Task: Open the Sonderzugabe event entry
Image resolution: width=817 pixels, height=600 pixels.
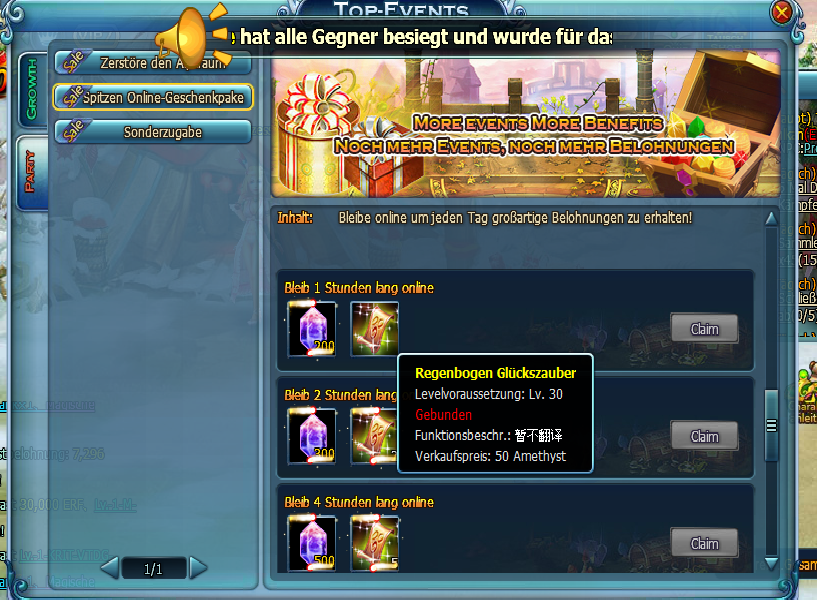Action: coord(154,131)
